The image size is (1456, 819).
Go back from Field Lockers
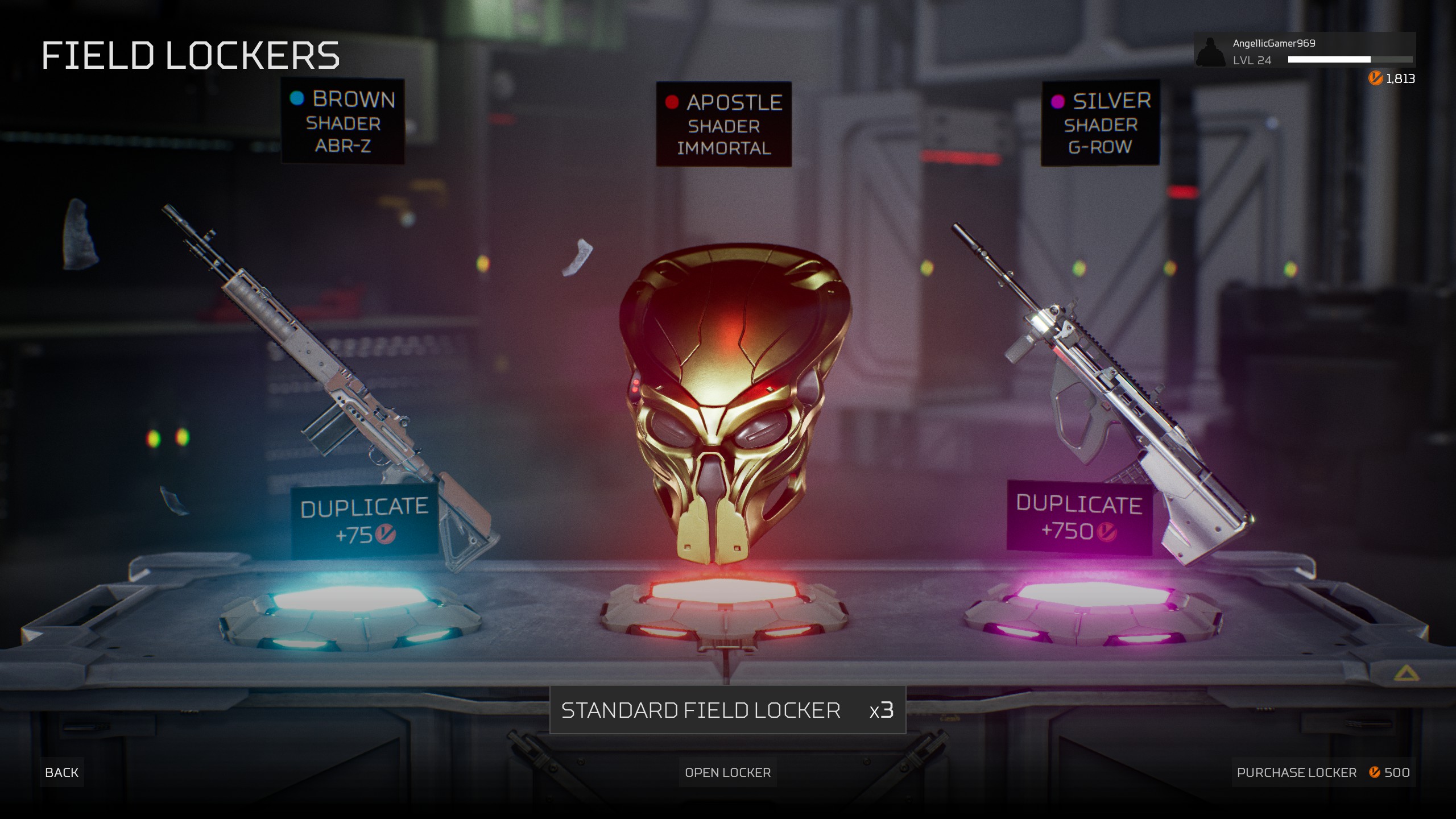click(x=61, y=772)
